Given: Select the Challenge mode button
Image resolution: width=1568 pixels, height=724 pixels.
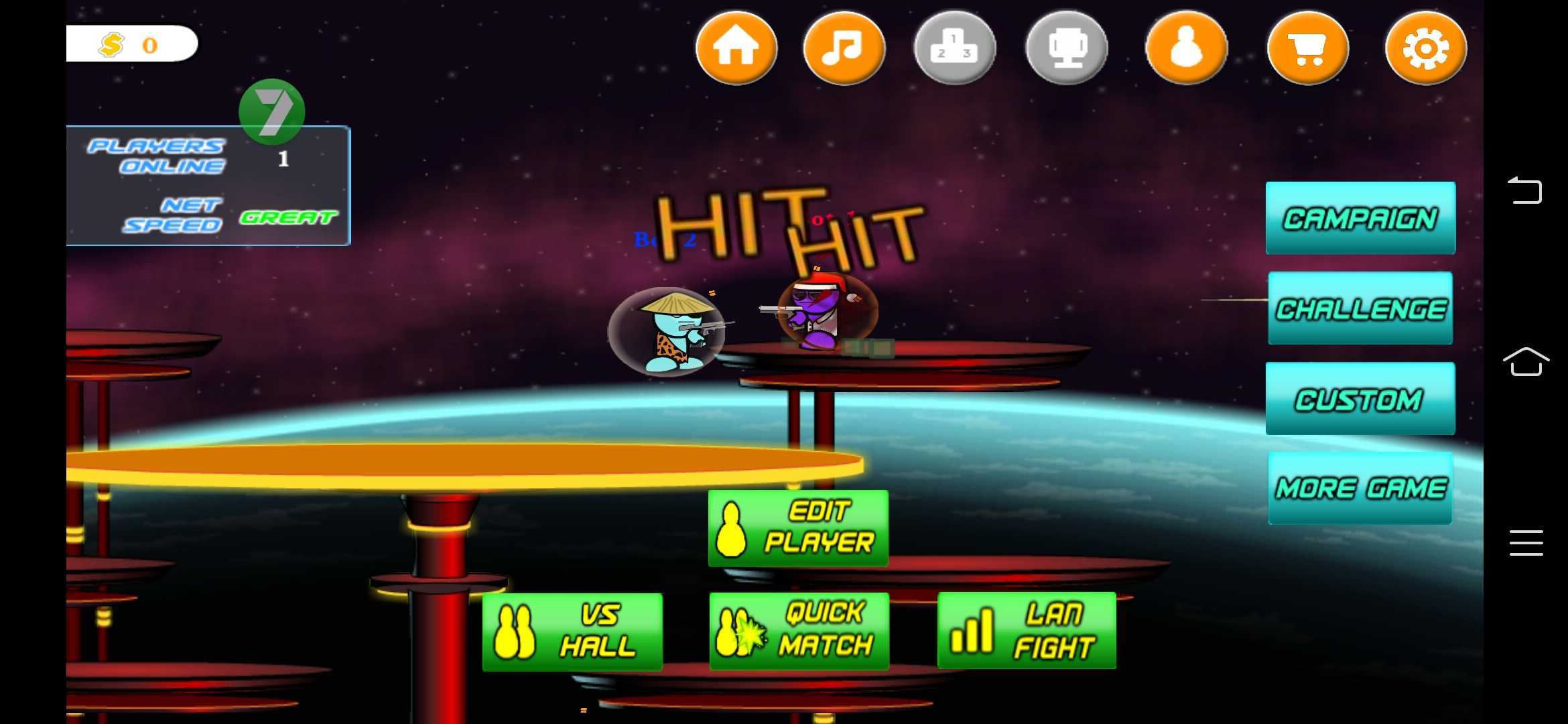Looking at the screenshot, I should click(1360, 308).
